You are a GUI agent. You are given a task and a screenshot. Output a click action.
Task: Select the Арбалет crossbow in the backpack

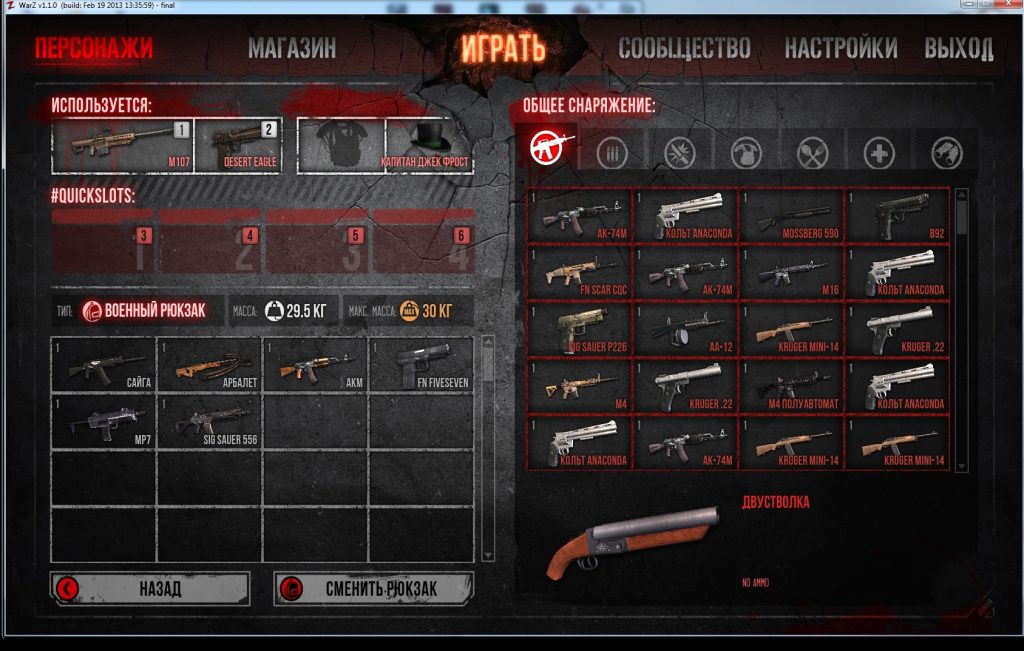coord(209,365)
